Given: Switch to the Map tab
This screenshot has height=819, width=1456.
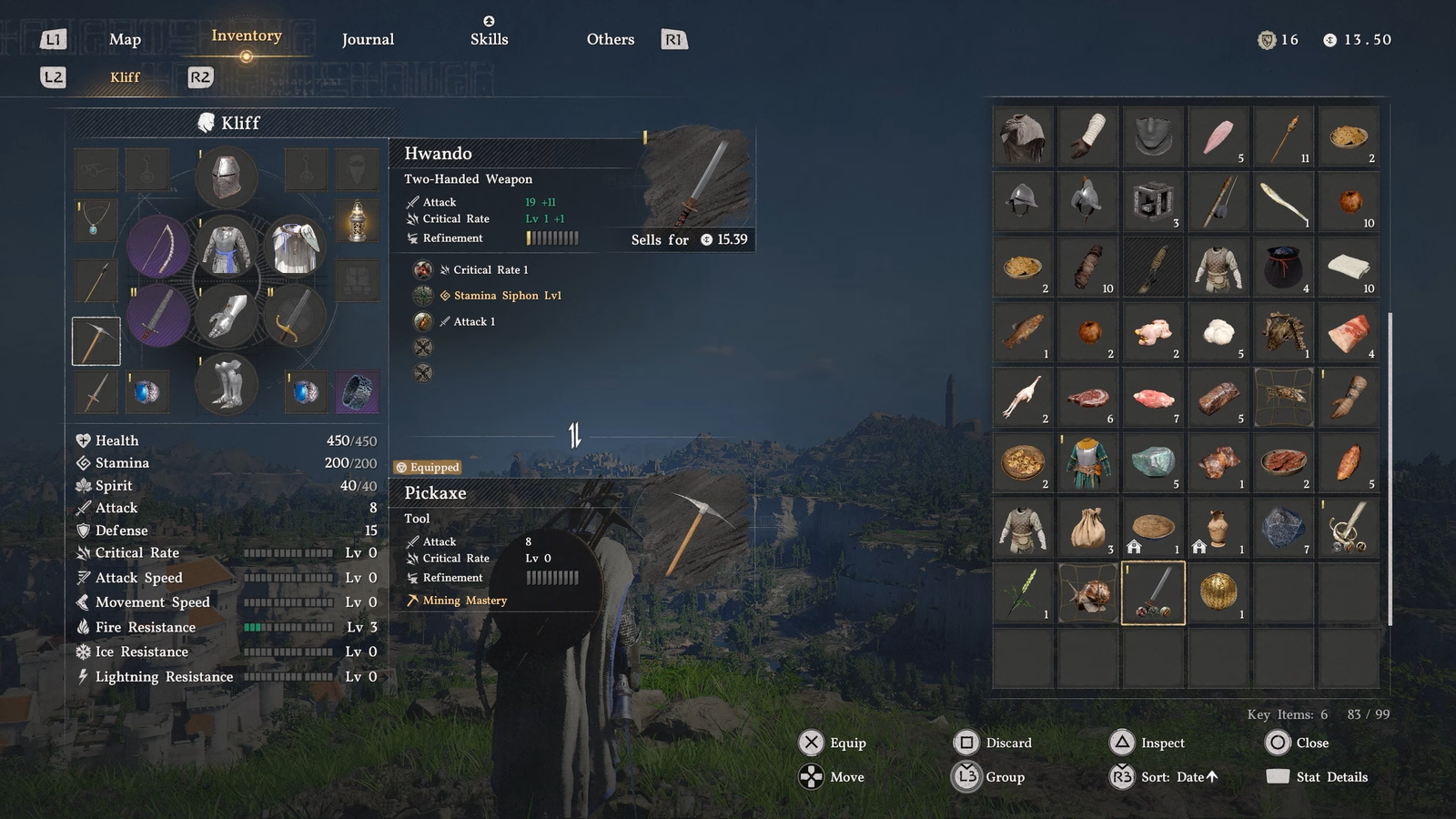Looking at the screenshot, I should [125, 39].
